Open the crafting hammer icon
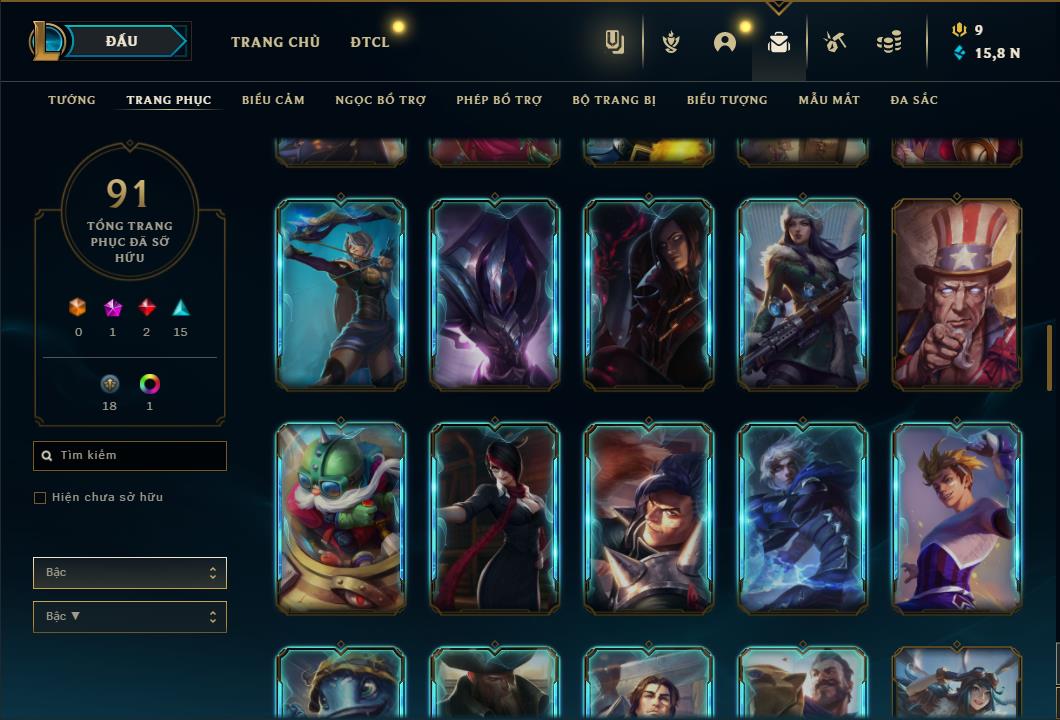 (835, 42)
